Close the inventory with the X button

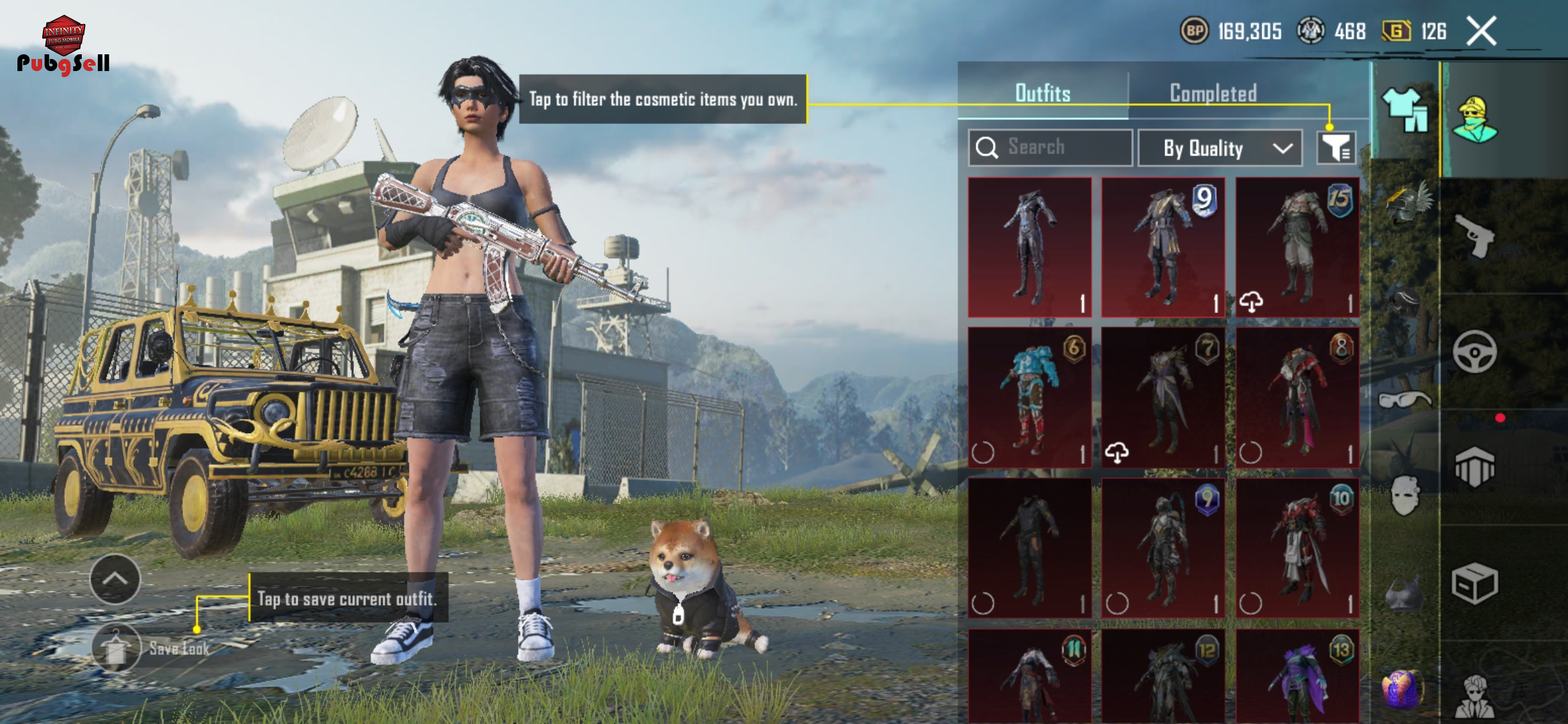1482,32
